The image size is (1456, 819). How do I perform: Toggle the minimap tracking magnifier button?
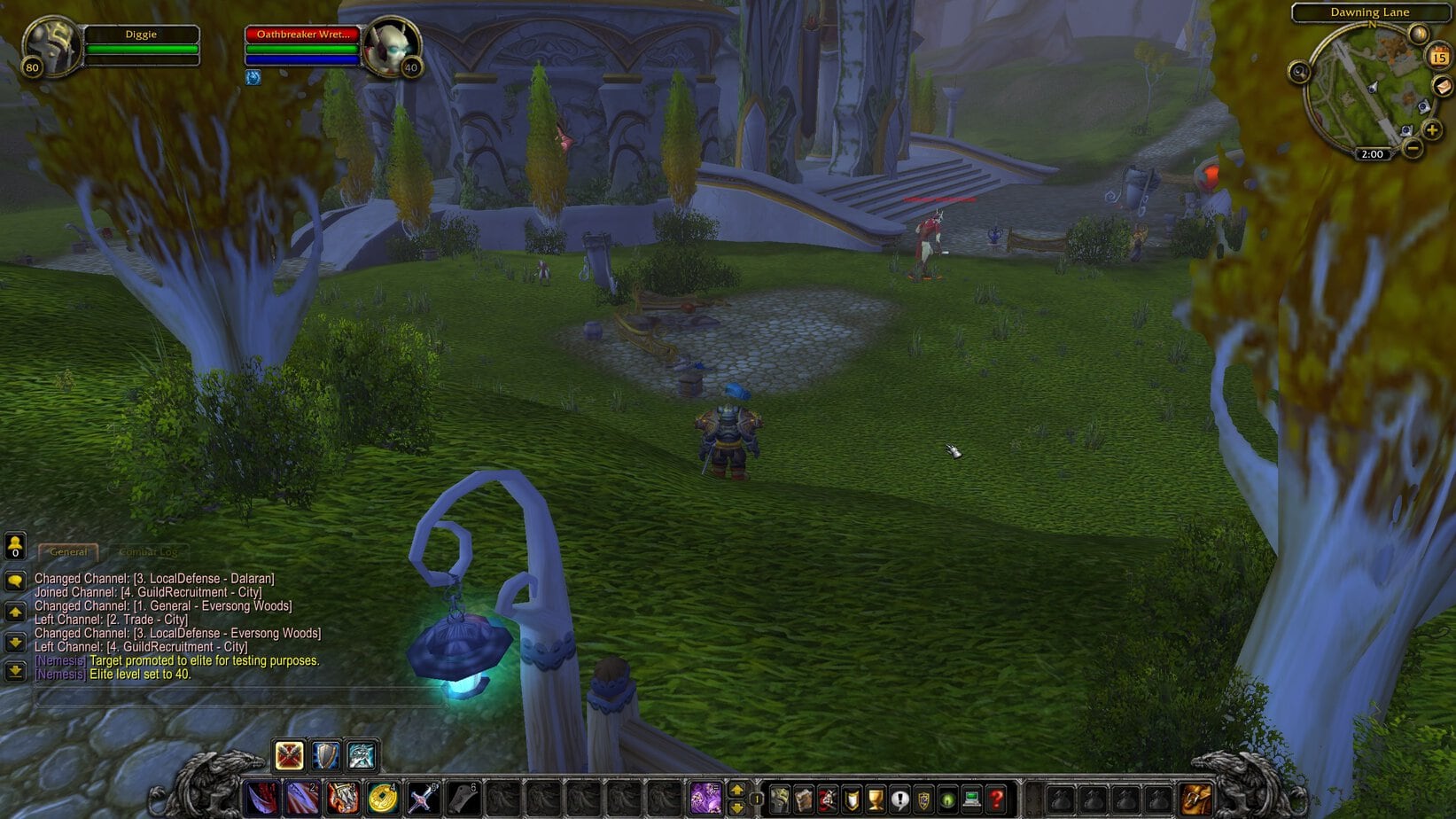[x=1300, y=73]
